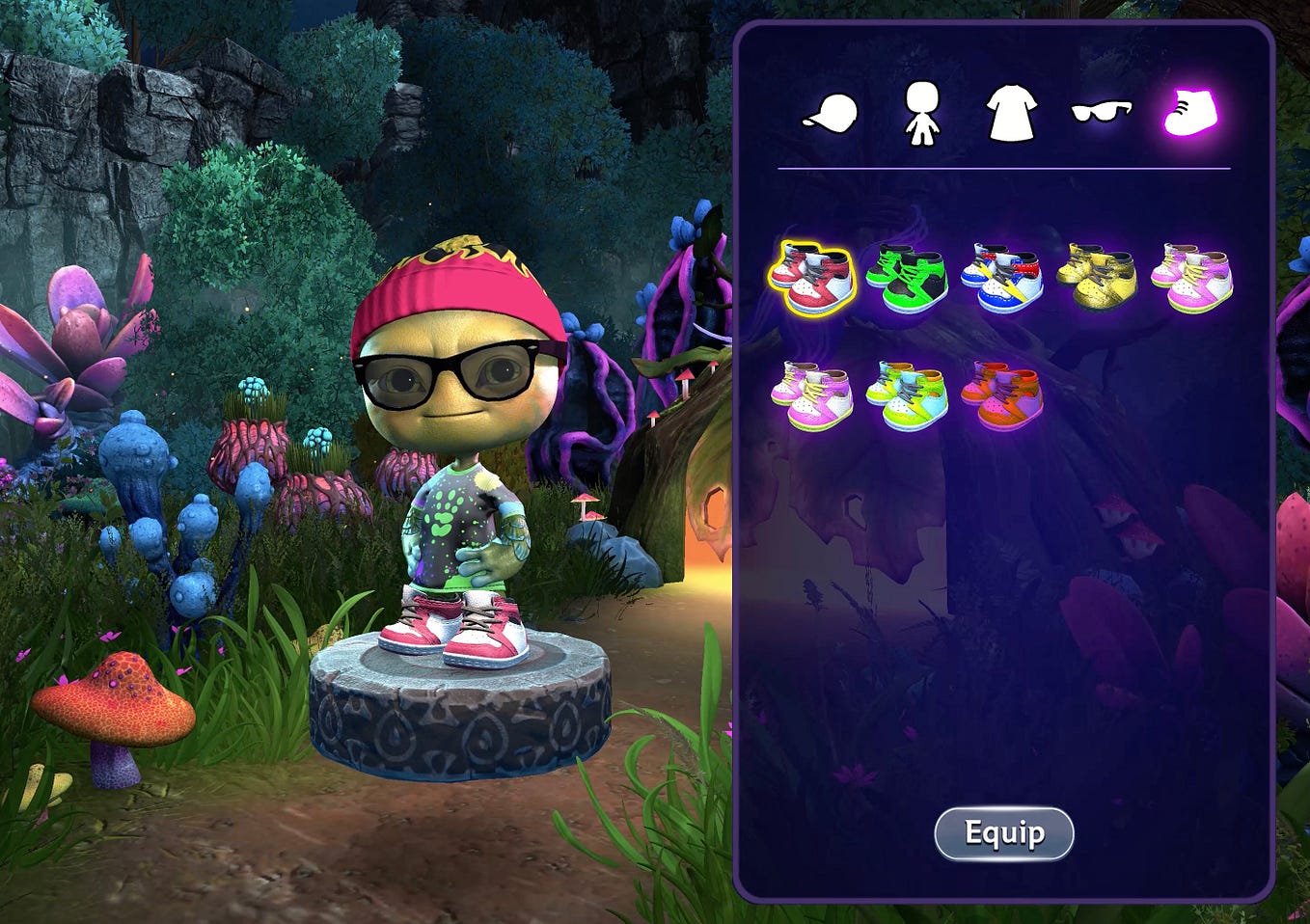This screenshot has width=1310, height=924.
Task: Select the all-yellow sneakers
Action: (1098, 279)
